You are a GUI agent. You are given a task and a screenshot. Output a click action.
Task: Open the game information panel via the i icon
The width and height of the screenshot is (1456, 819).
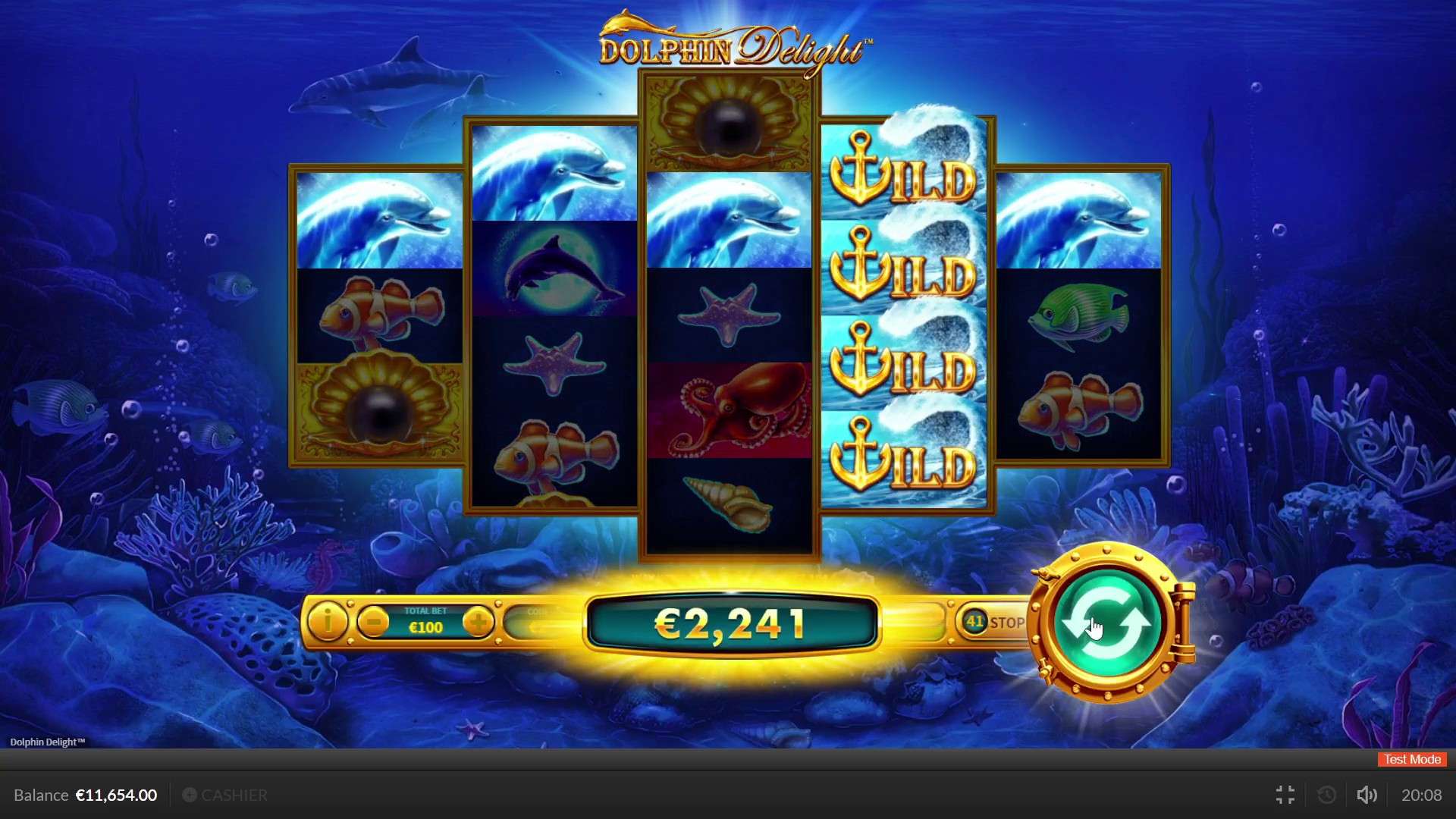328,621
